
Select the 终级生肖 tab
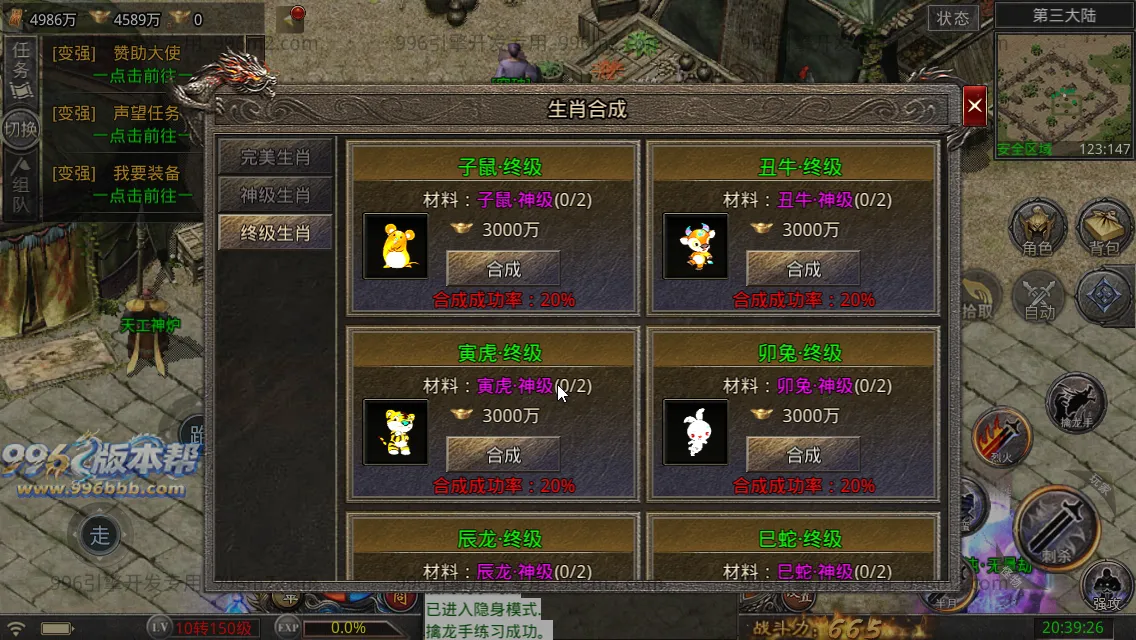[275, 233]
